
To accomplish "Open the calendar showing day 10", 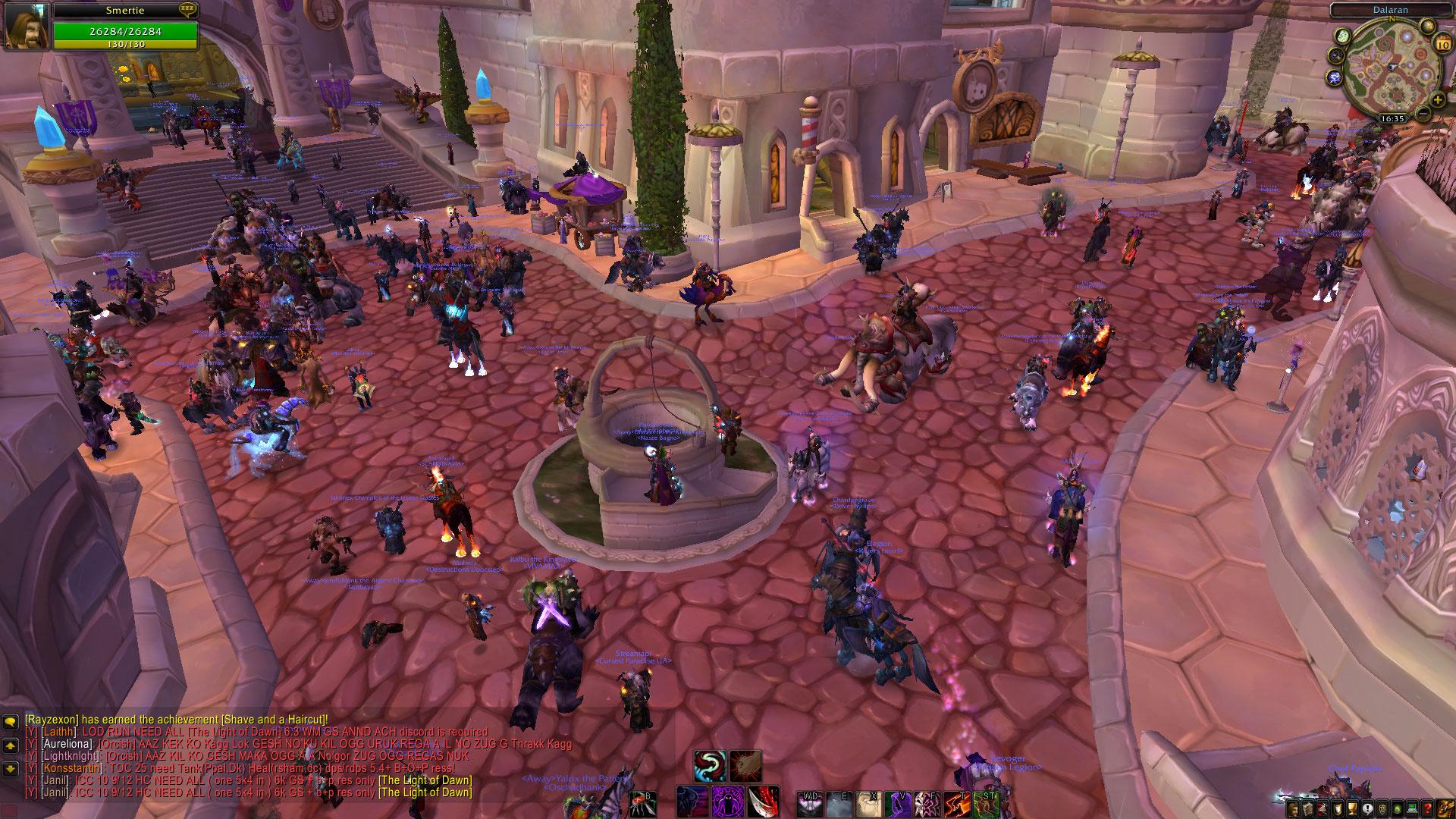I will click(x=1442, y=44).
